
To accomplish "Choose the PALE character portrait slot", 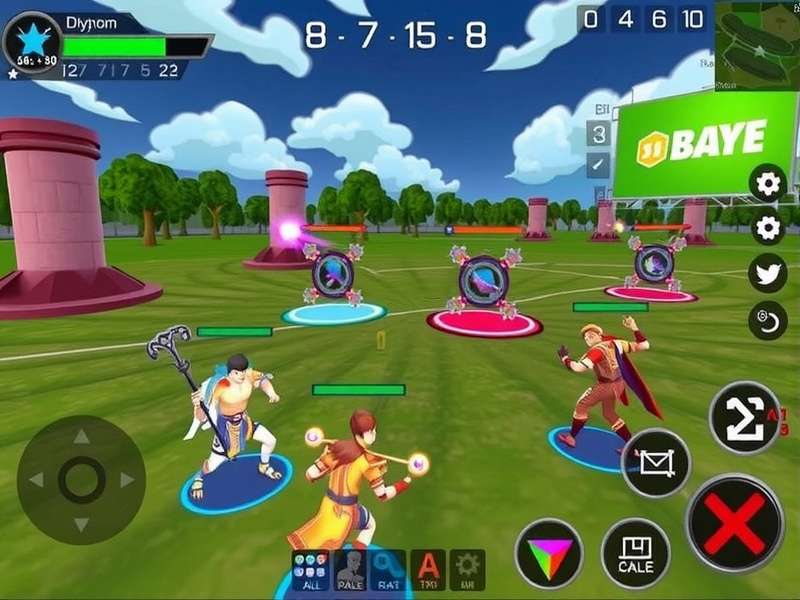I will click(349, 570).
